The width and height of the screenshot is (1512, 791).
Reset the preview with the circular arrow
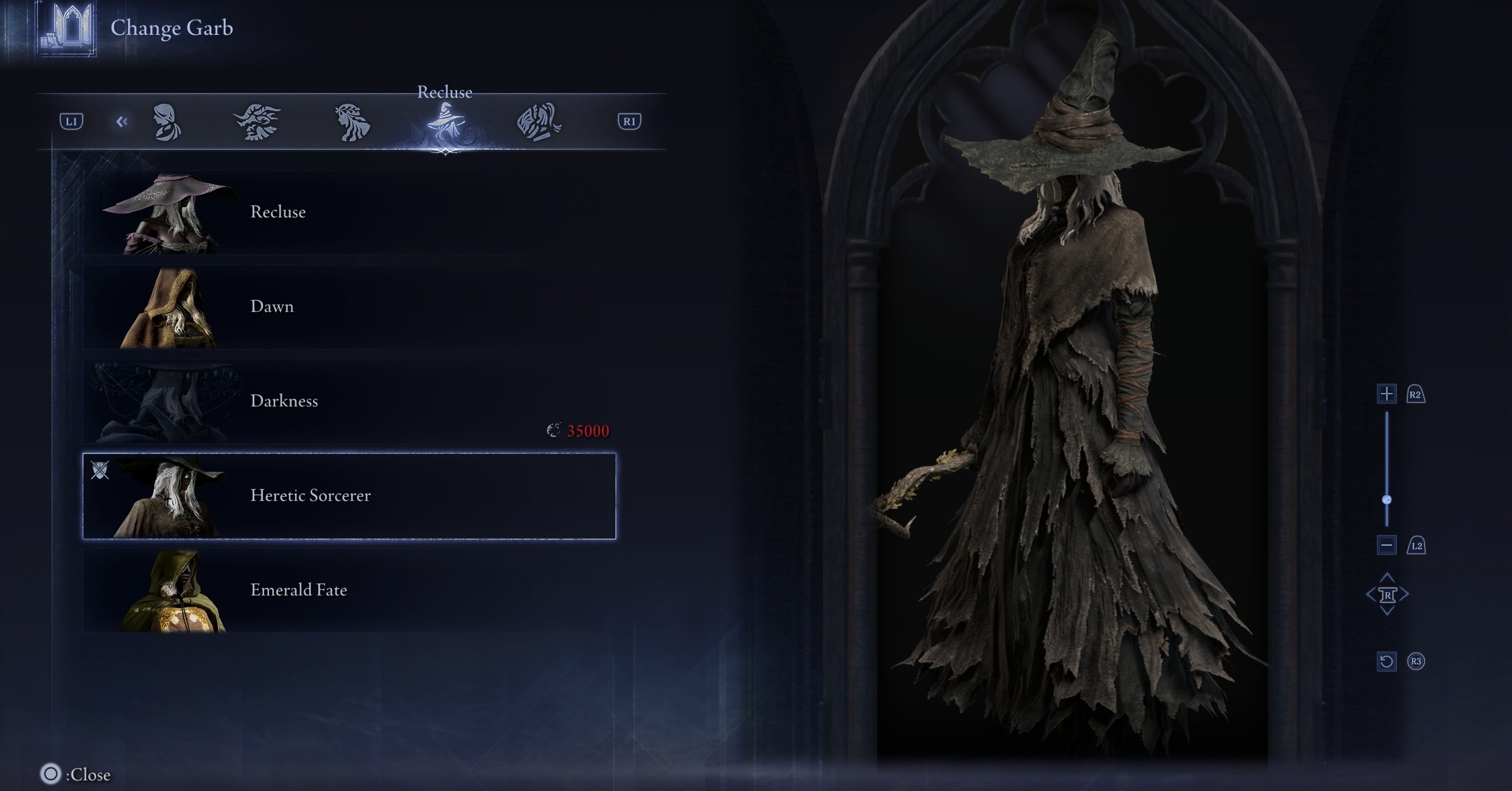tap(1386, 661)
